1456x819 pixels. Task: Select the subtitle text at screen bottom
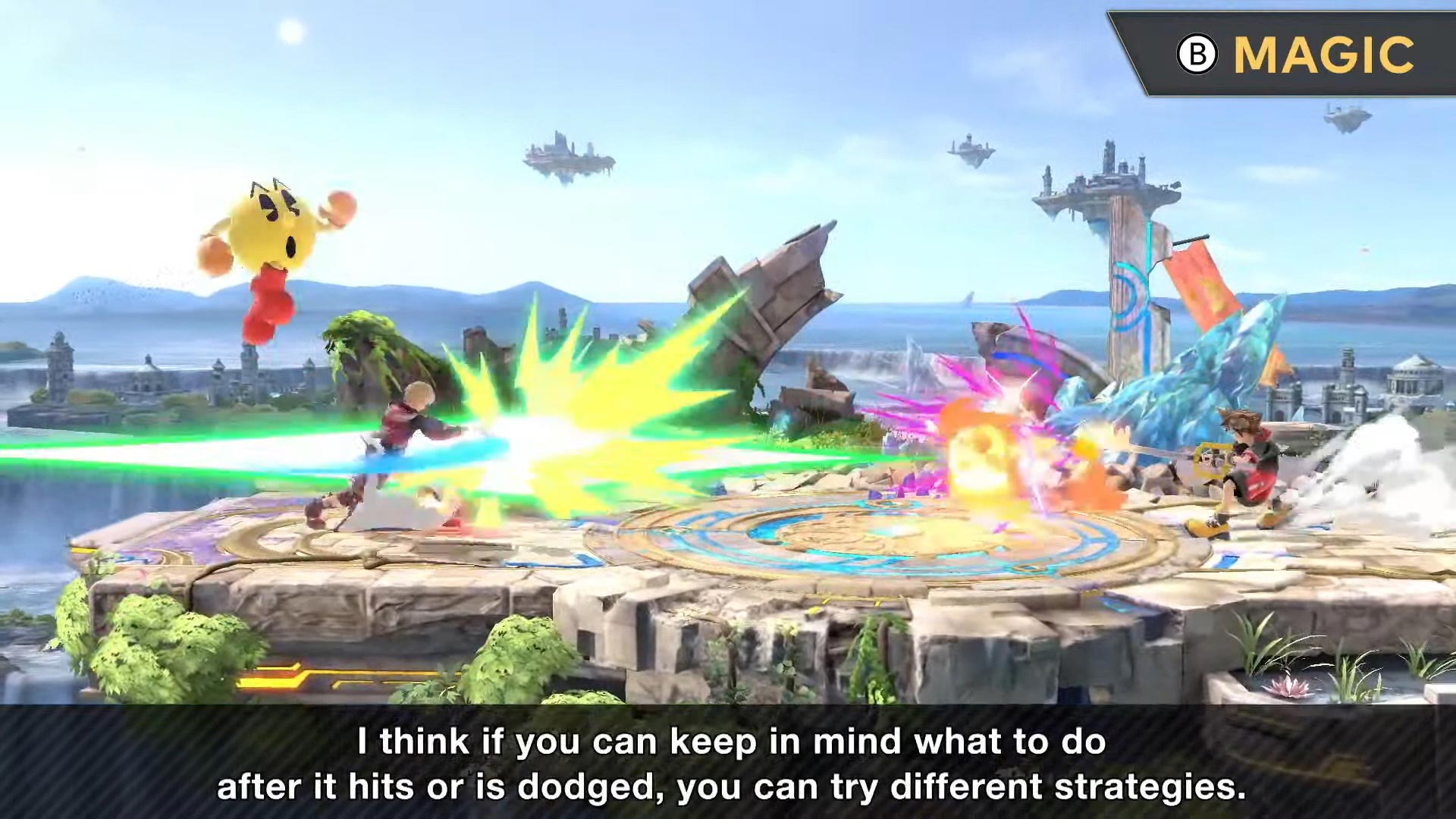728,766
